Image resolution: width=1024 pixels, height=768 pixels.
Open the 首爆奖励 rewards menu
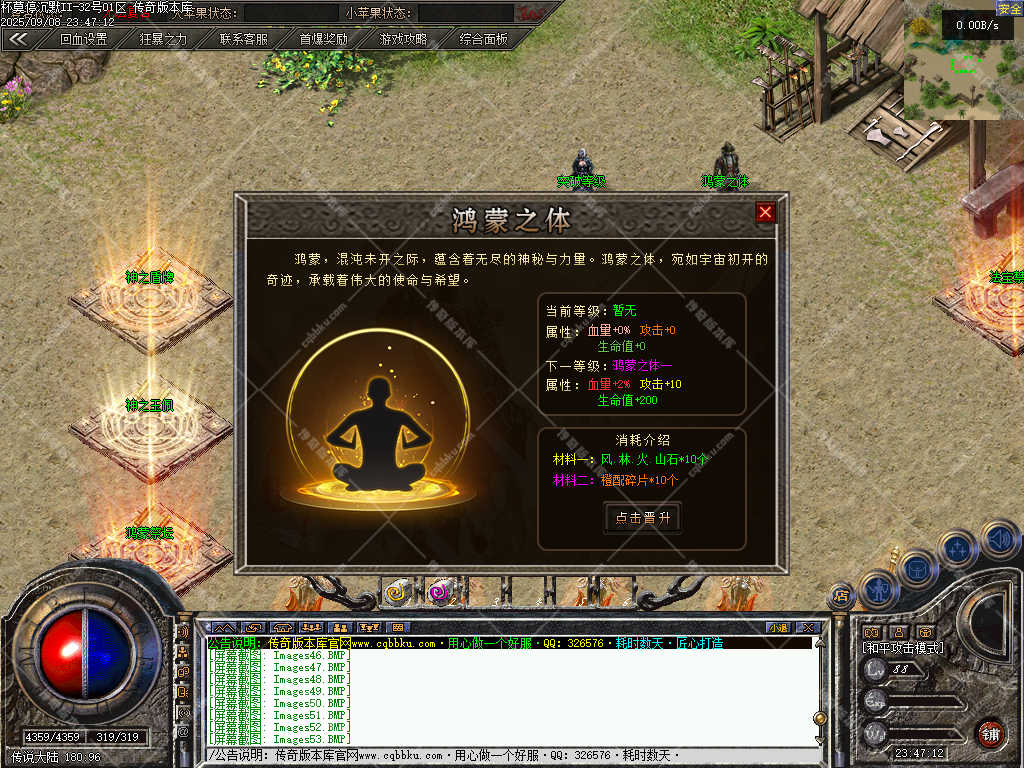pyautogui.click(x=323, y=39)
